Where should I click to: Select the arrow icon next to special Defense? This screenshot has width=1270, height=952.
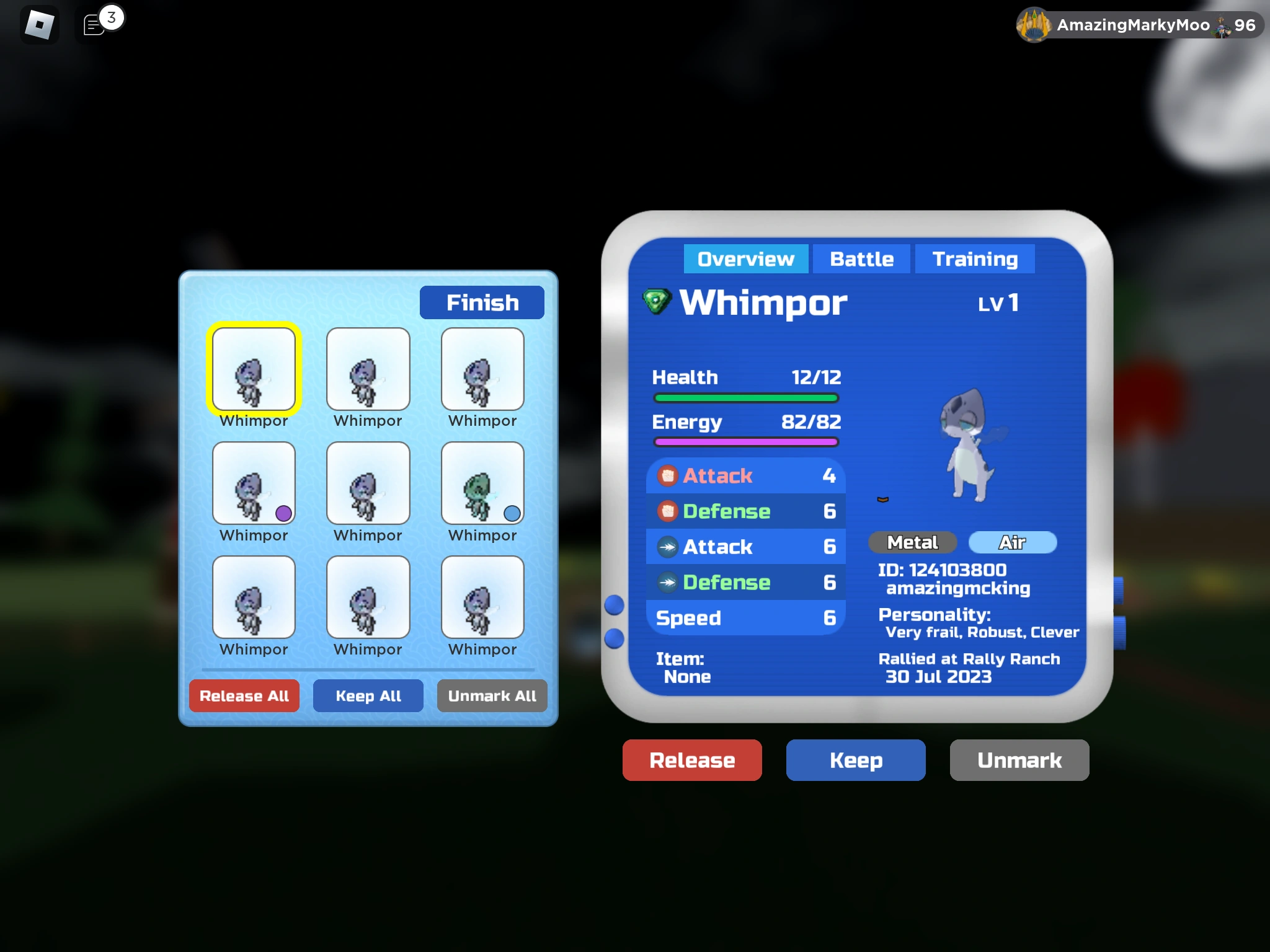[x=668, y=583]
